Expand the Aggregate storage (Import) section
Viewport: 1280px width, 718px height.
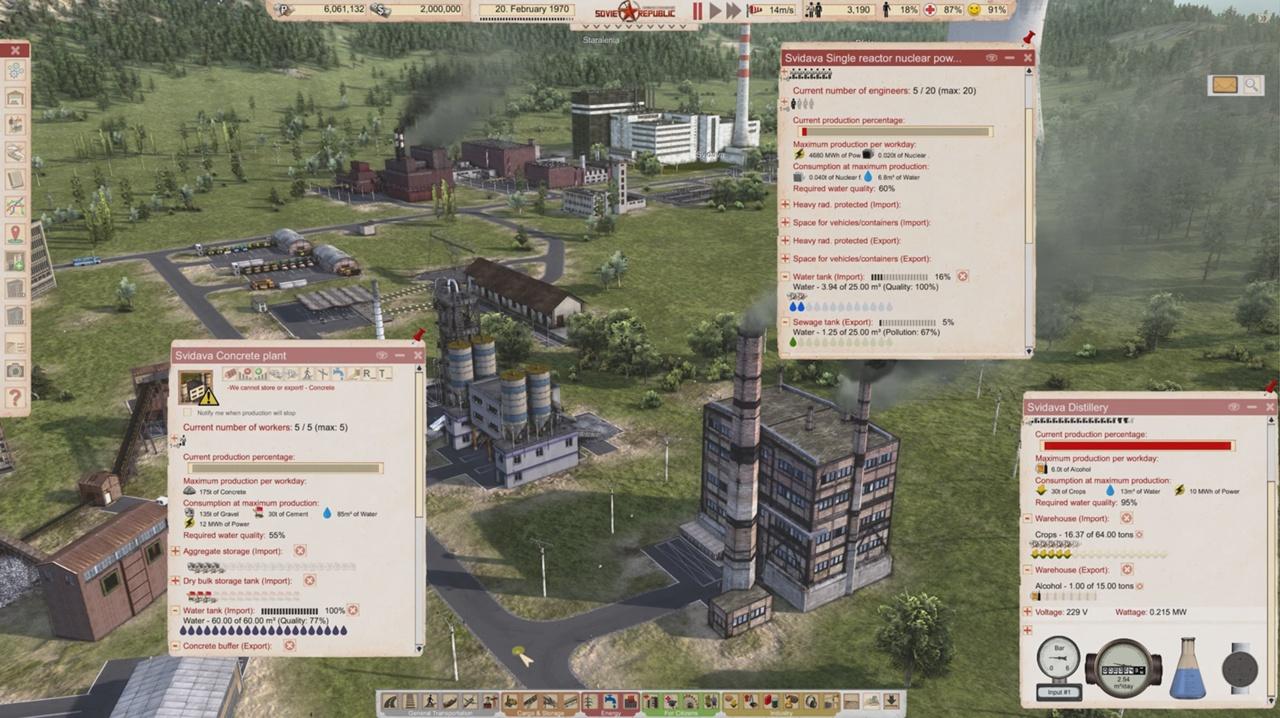click(x=176, y=551)
